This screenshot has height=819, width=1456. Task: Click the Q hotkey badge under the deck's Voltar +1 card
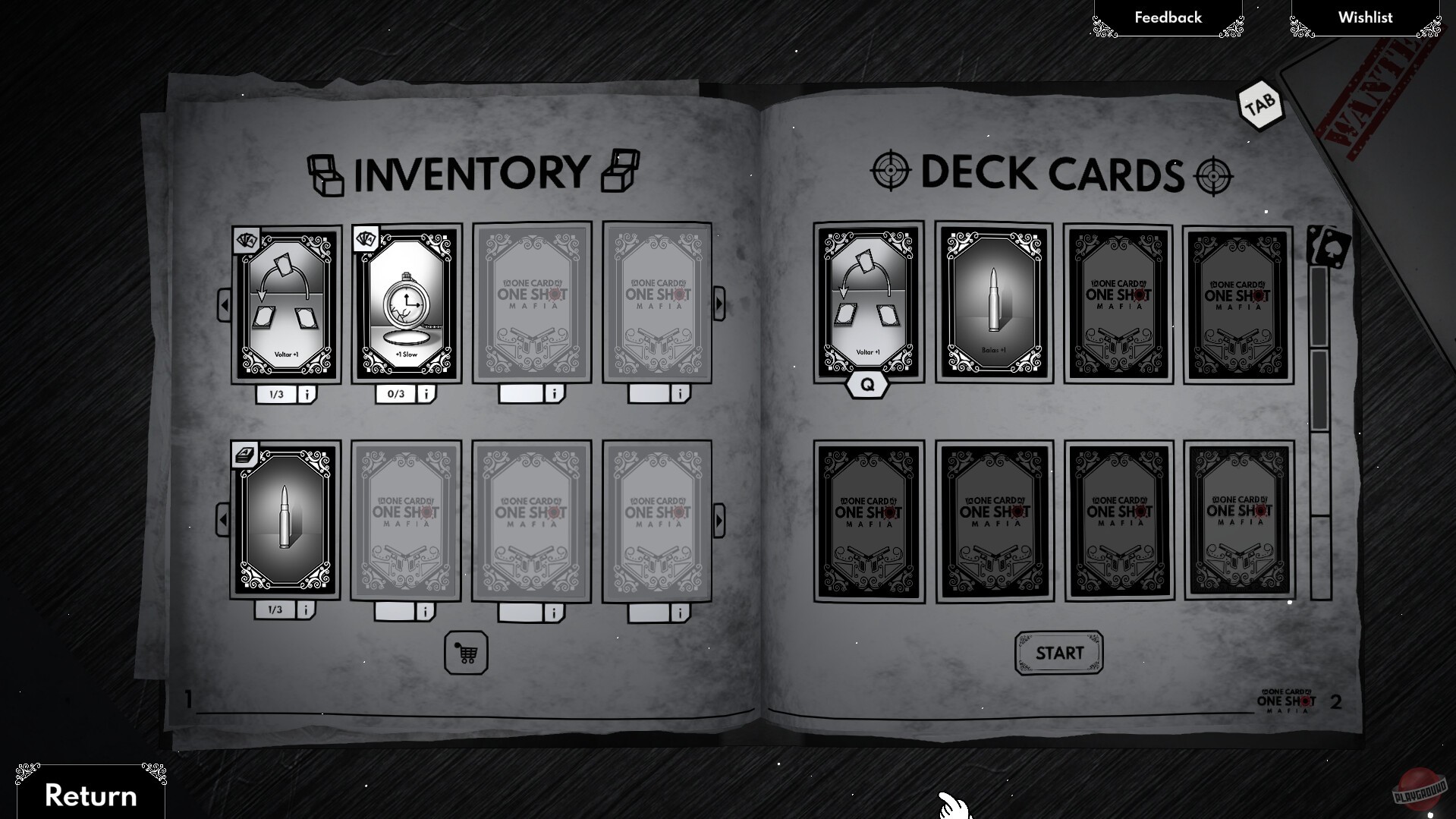[867, 383]
